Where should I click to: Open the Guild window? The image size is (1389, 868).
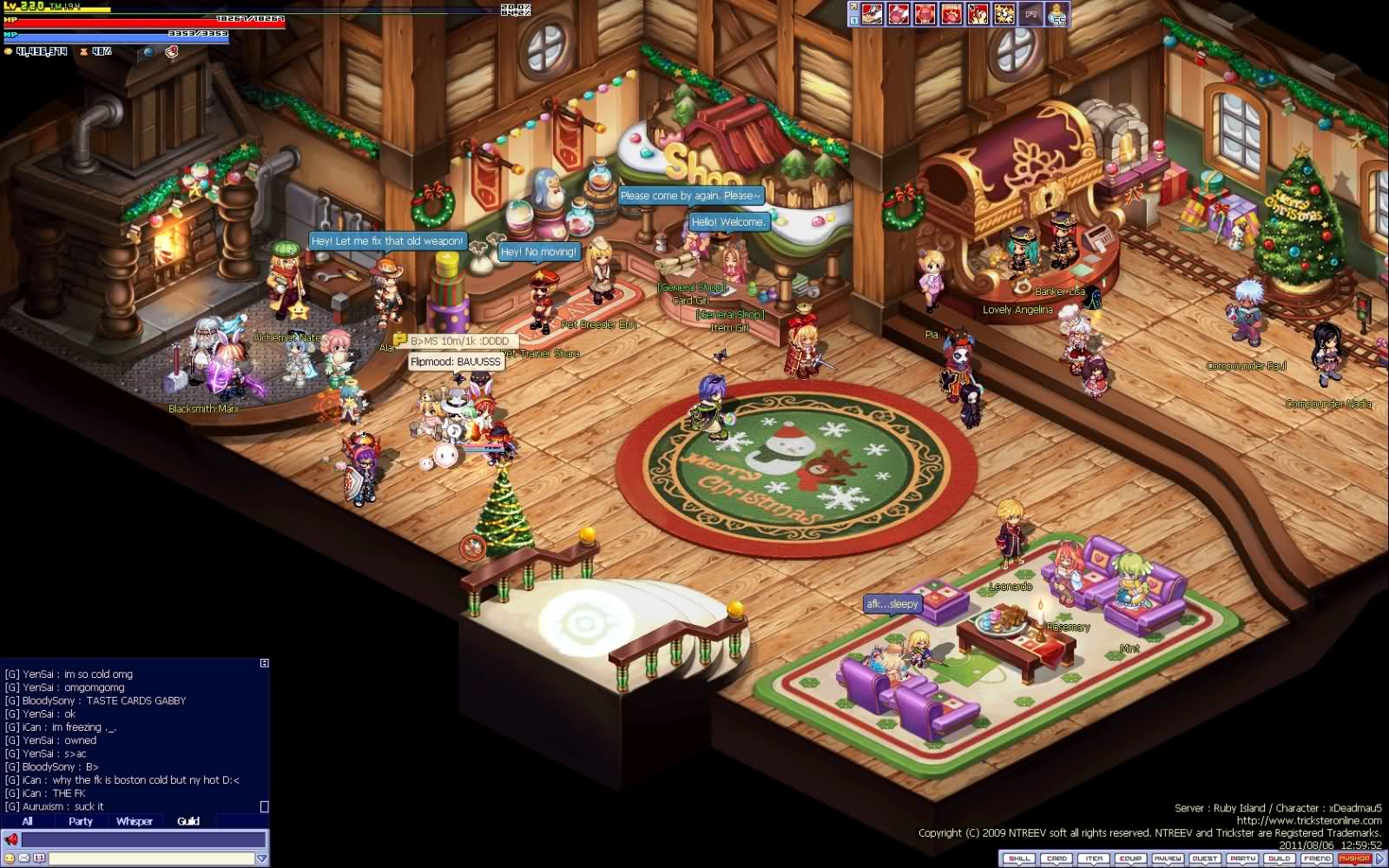click(x=1279, y=858)
